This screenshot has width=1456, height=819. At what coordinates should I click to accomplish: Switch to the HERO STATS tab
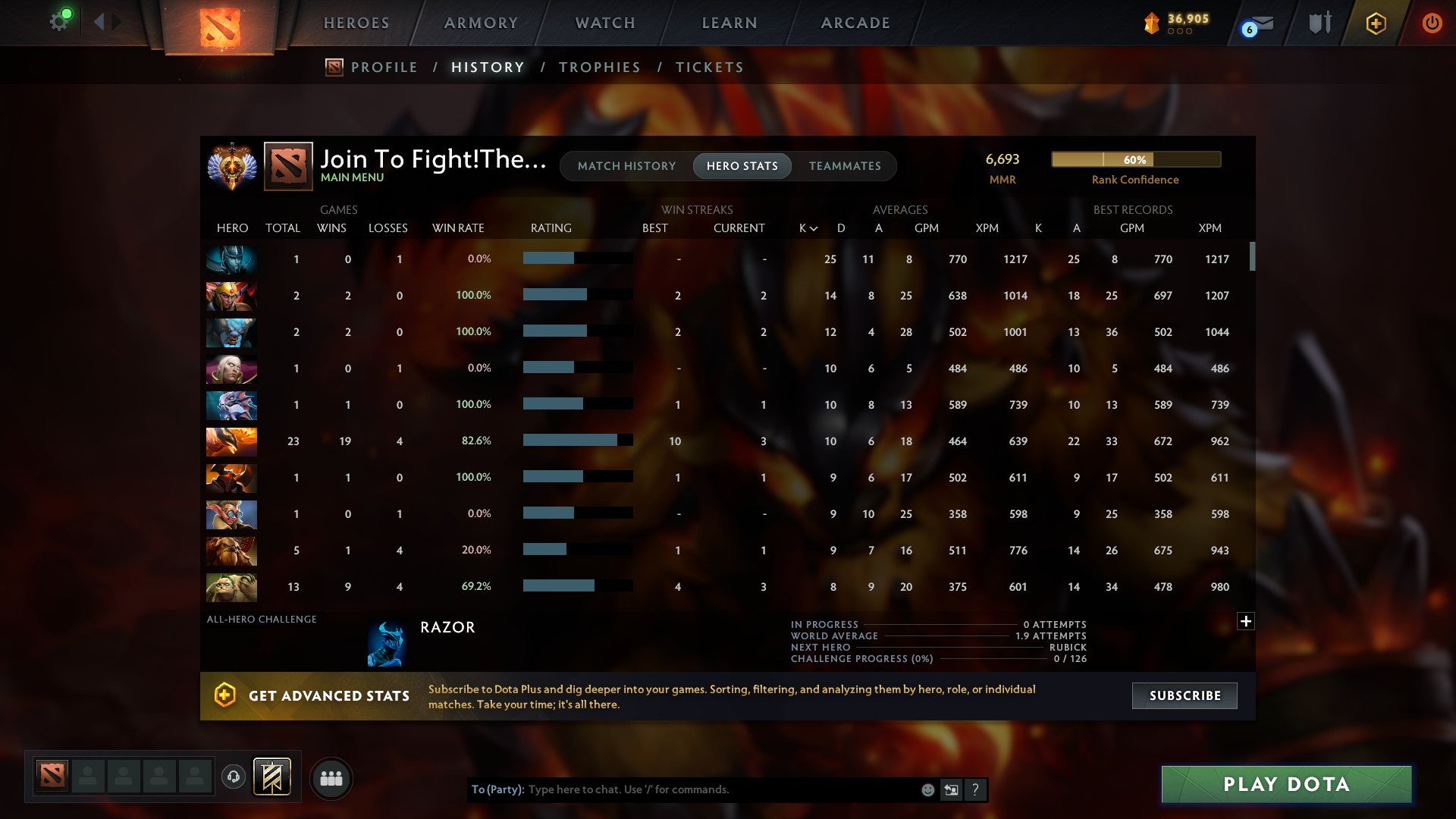742,165
